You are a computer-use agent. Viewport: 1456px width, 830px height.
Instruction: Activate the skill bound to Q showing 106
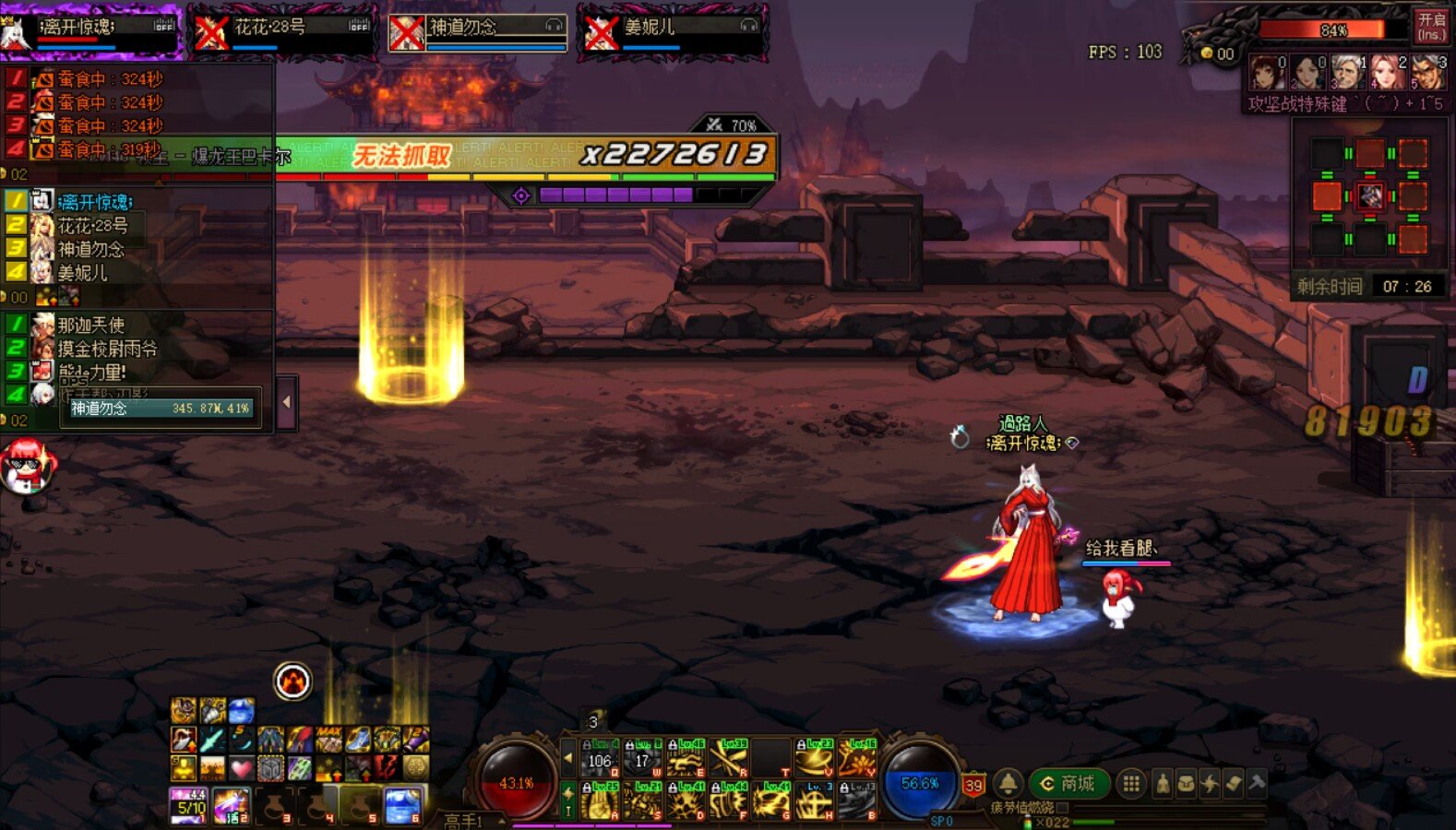(x=600, y=759)
